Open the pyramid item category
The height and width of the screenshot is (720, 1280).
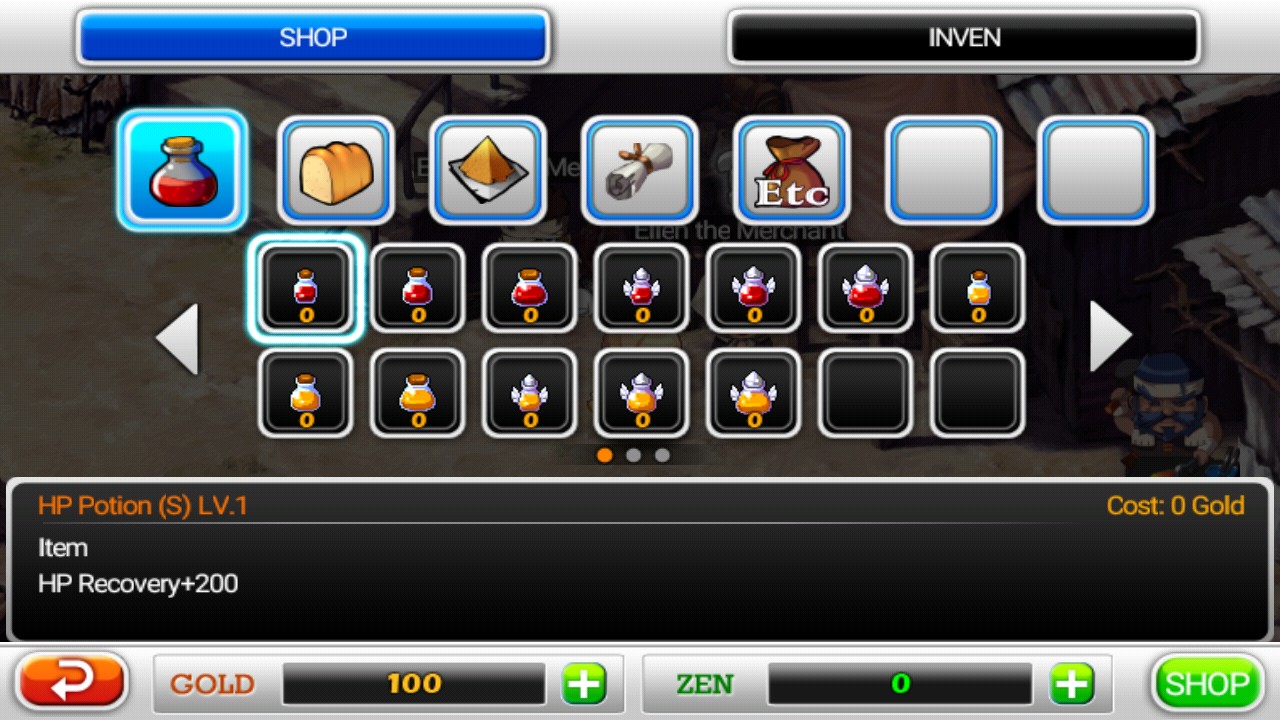point(488,170)
